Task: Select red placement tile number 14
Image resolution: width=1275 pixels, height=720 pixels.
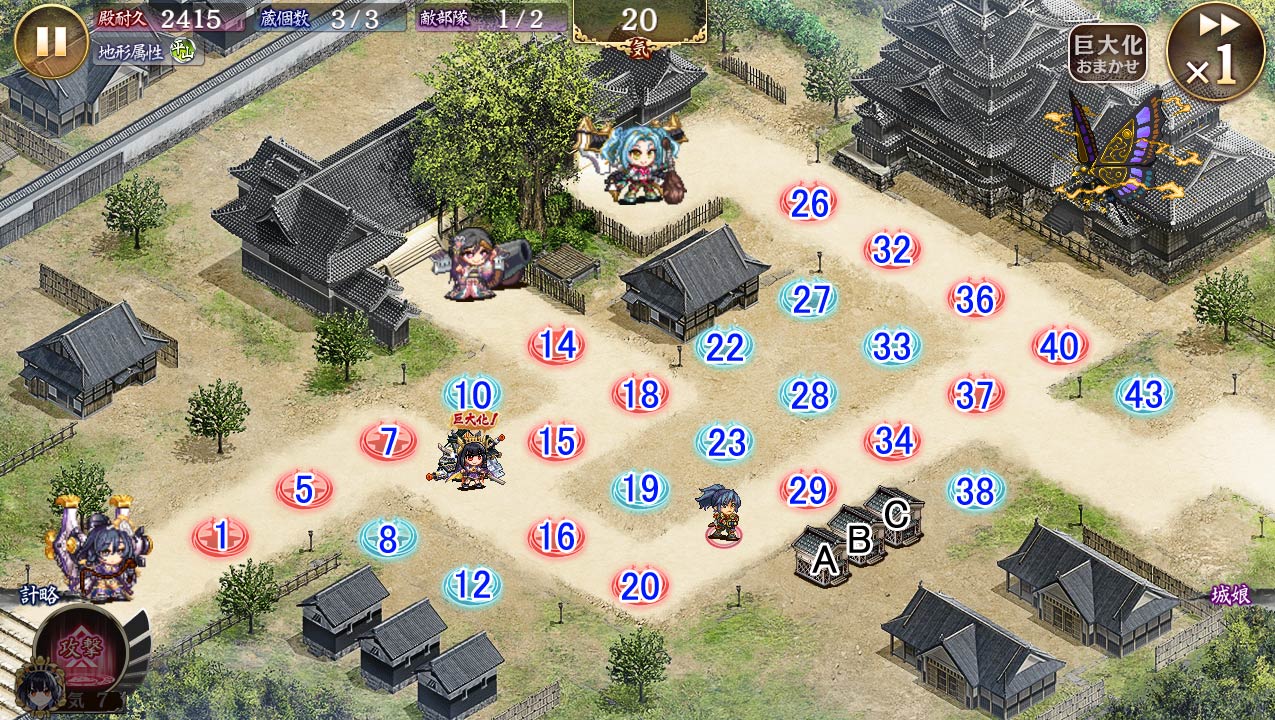Action: [x=557, y=346]
